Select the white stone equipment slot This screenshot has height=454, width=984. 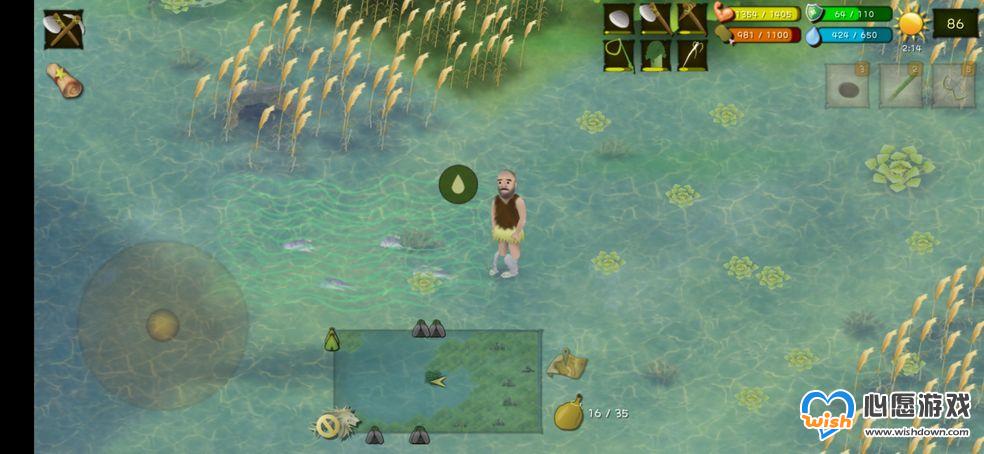click(619, 19)
